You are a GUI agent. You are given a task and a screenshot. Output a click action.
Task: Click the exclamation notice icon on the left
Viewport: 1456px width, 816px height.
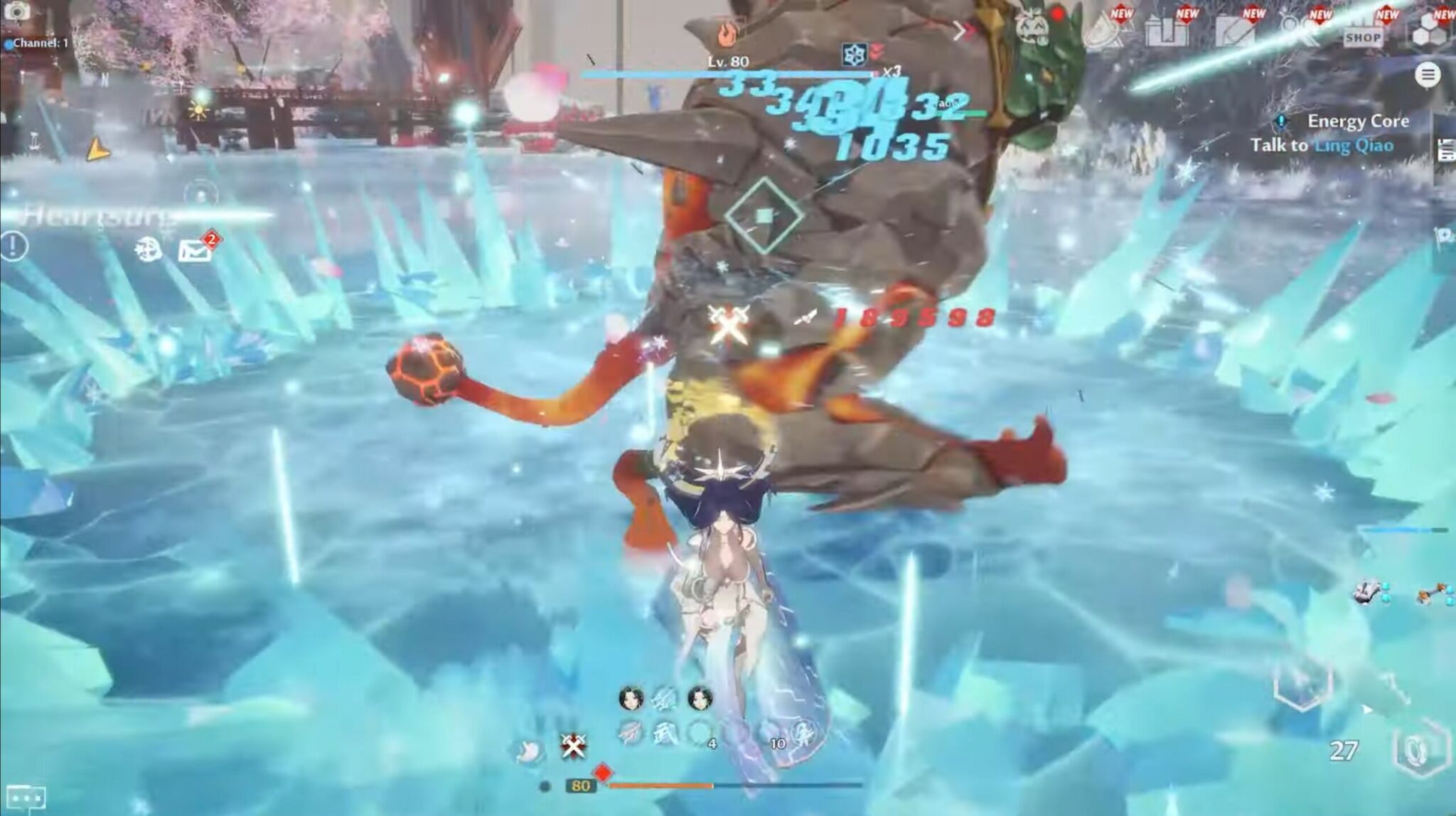point(14,245)
